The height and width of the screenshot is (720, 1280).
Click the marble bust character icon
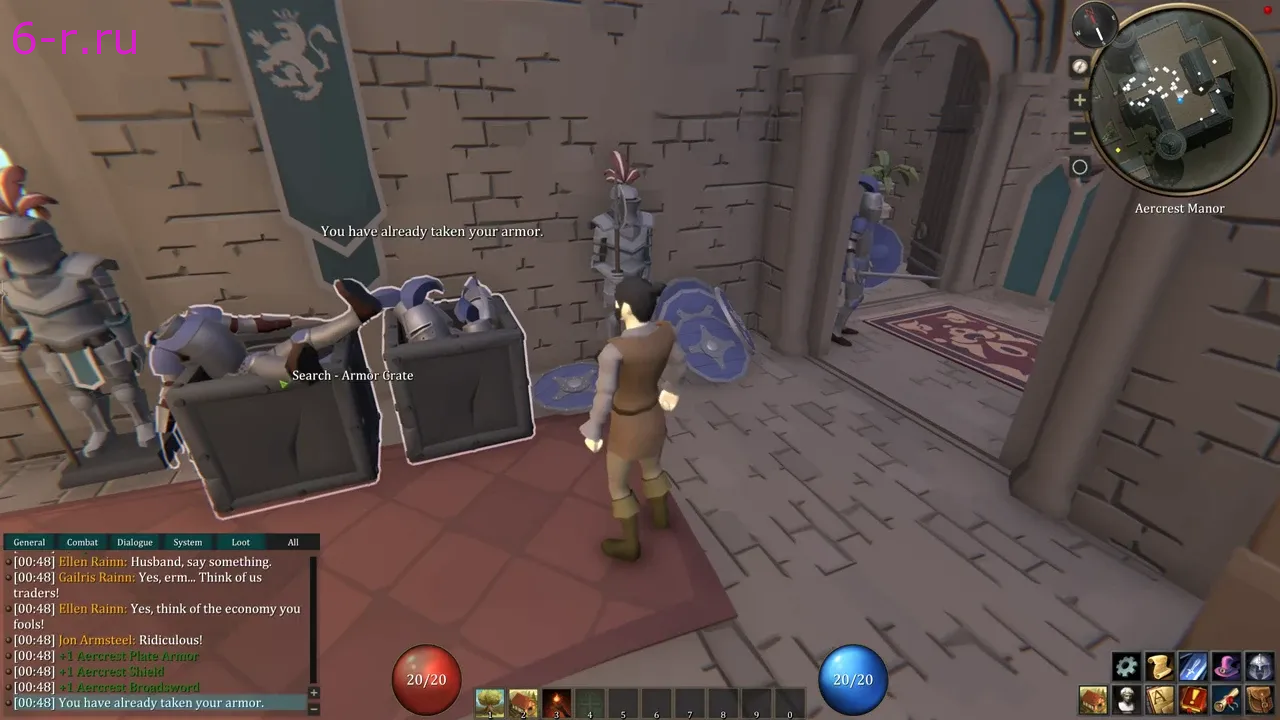pos(1127,699)
